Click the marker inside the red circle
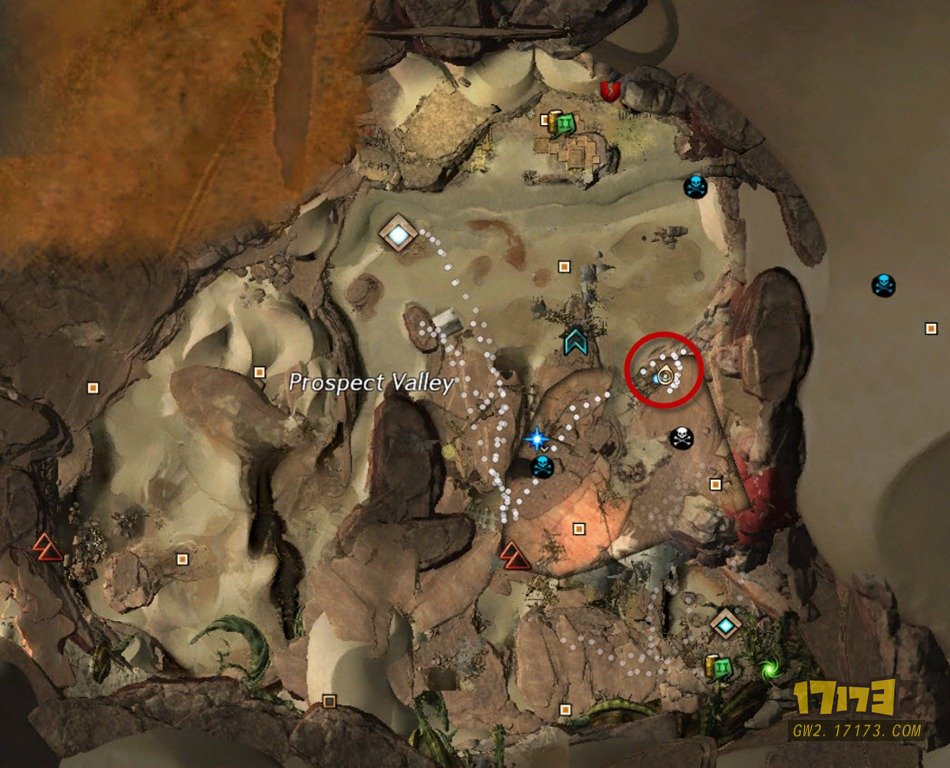The image size is (950, 768). pyautogui.click(x=662, y=376)
